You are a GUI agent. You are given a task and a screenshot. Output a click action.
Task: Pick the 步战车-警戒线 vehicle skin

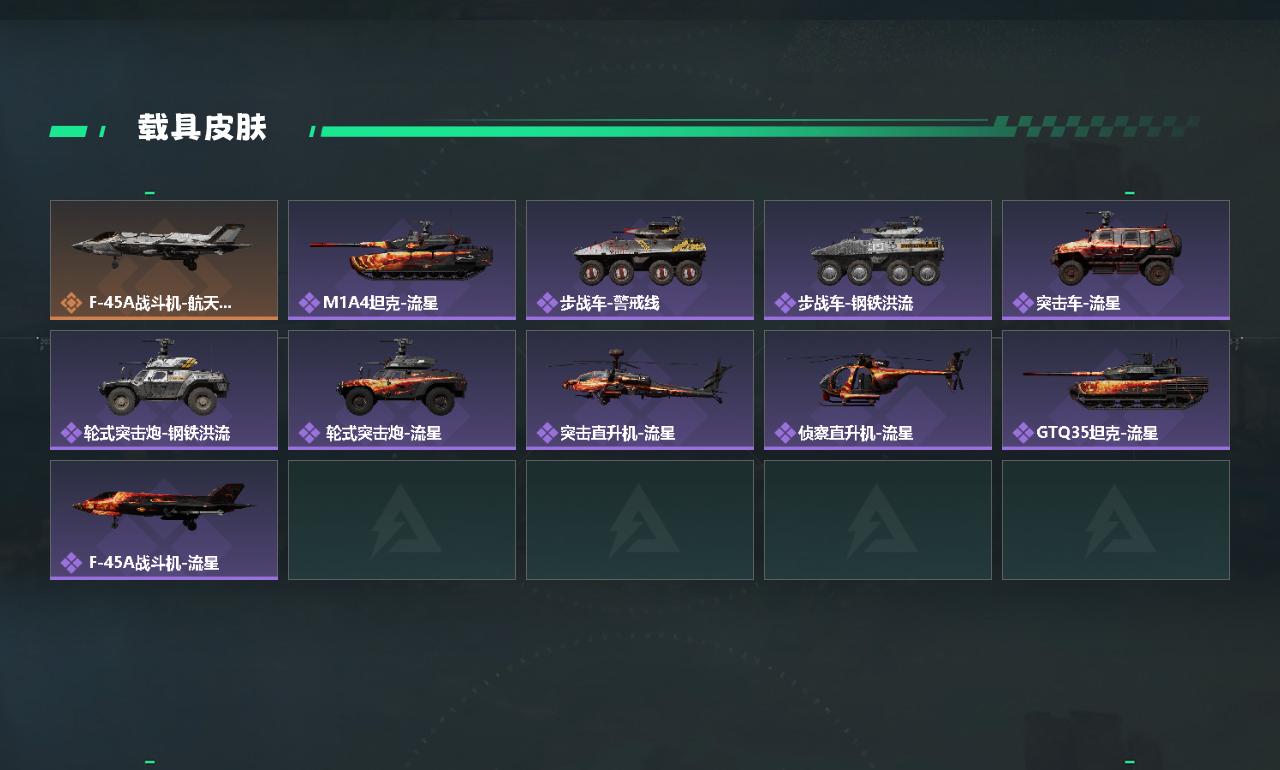pos(640,259)
